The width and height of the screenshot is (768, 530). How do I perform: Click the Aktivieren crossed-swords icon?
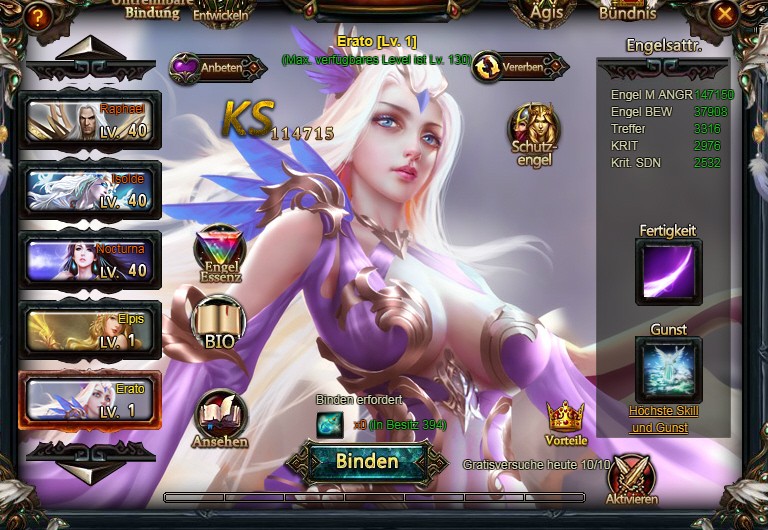pos(631,479)
